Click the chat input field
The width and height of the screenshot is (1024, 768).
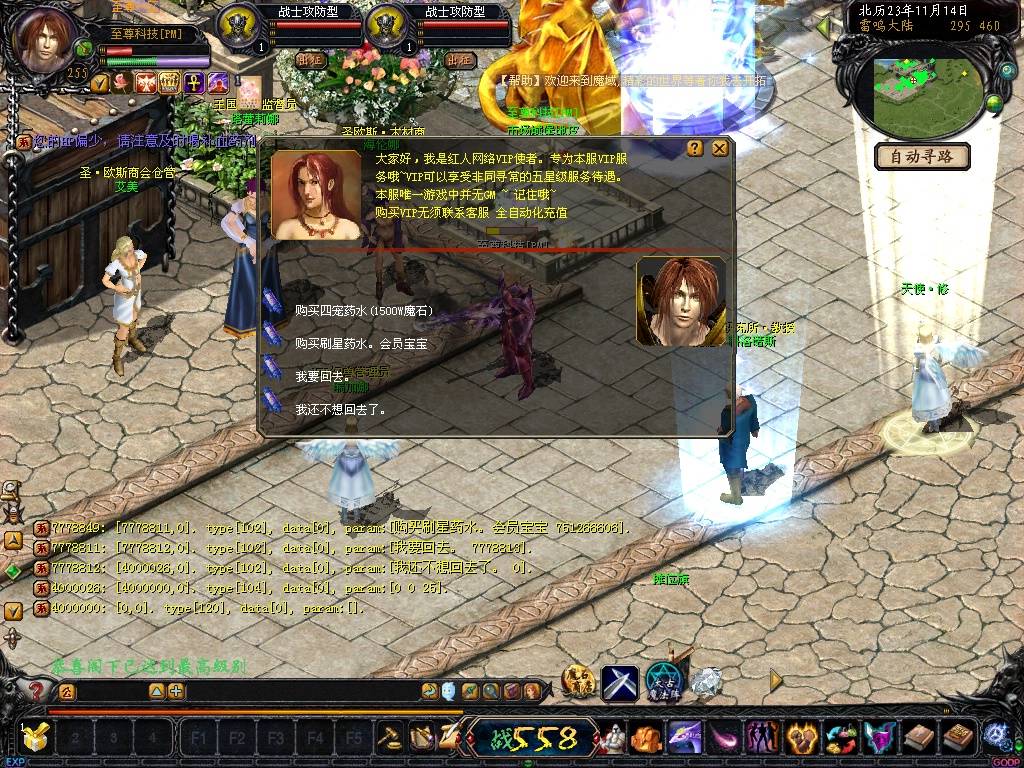pos(300,691)
